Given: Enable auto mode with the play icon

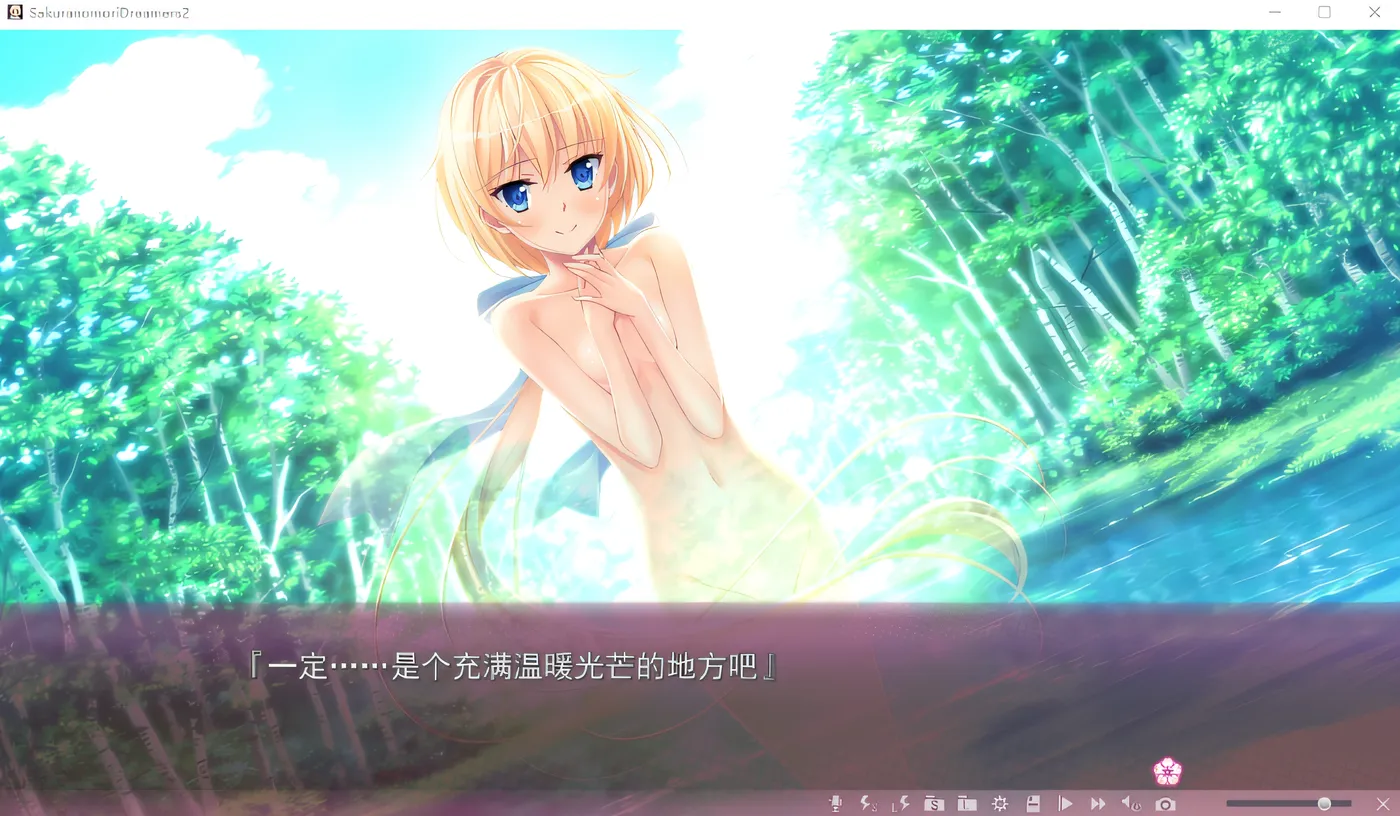Looking at the screenshot, I should click(1066, 803).
